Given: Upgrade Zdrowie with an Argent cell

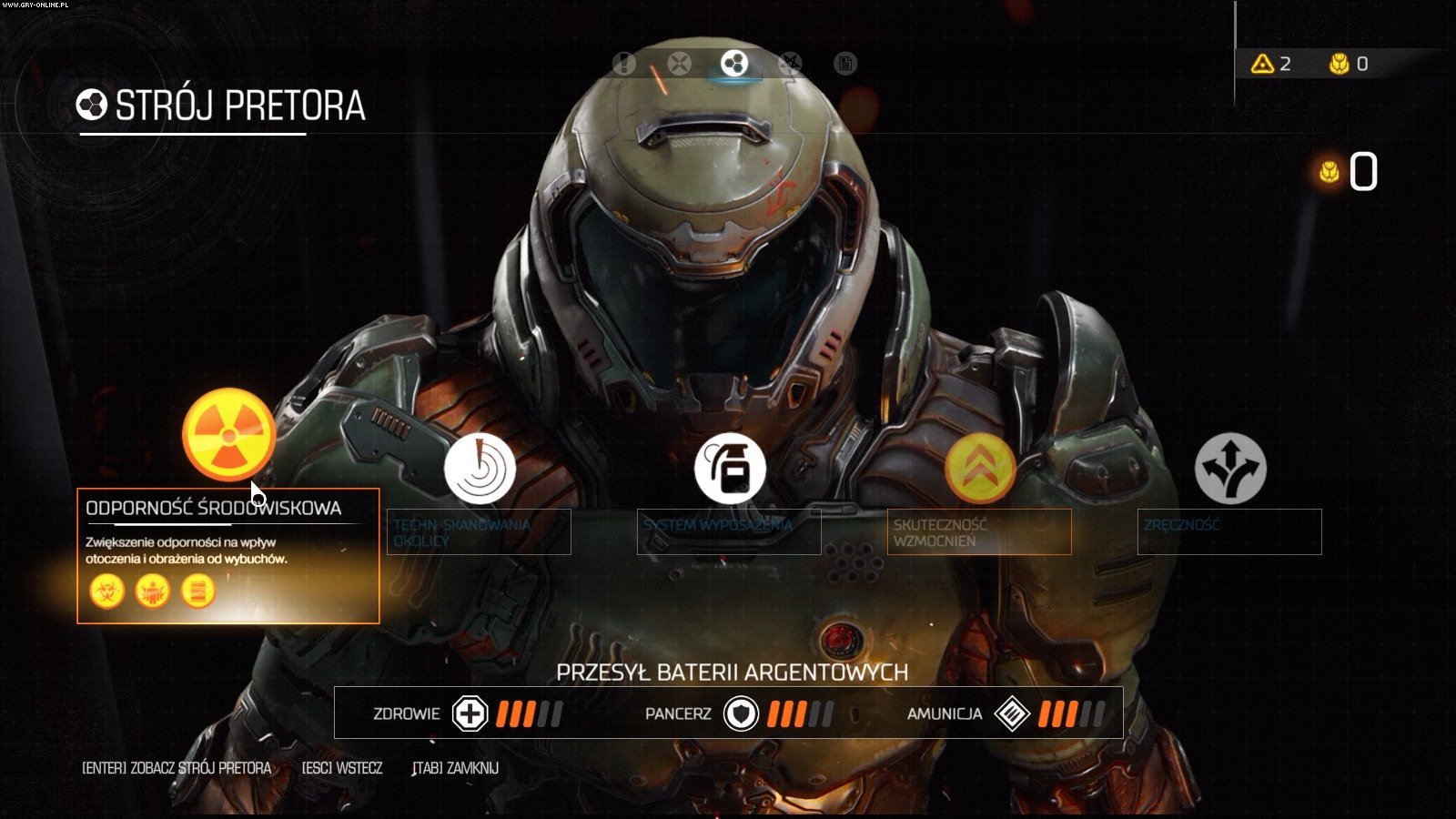Looking at the screenshot, I should (x=470, y=713).
